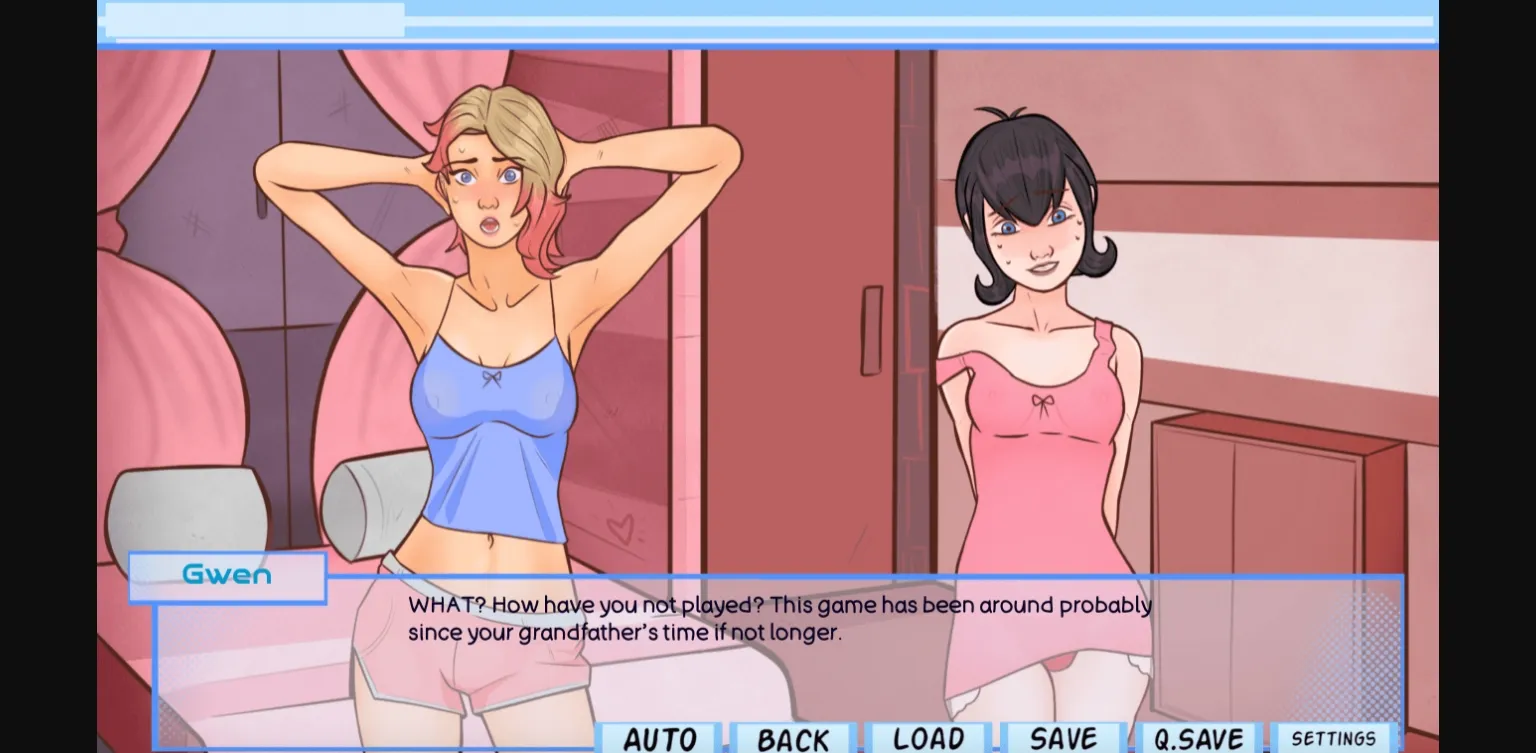This screenshot has height=753, width=1536.
Task: Open the SAVE game screen
Action: click(x=1064, y=739)
